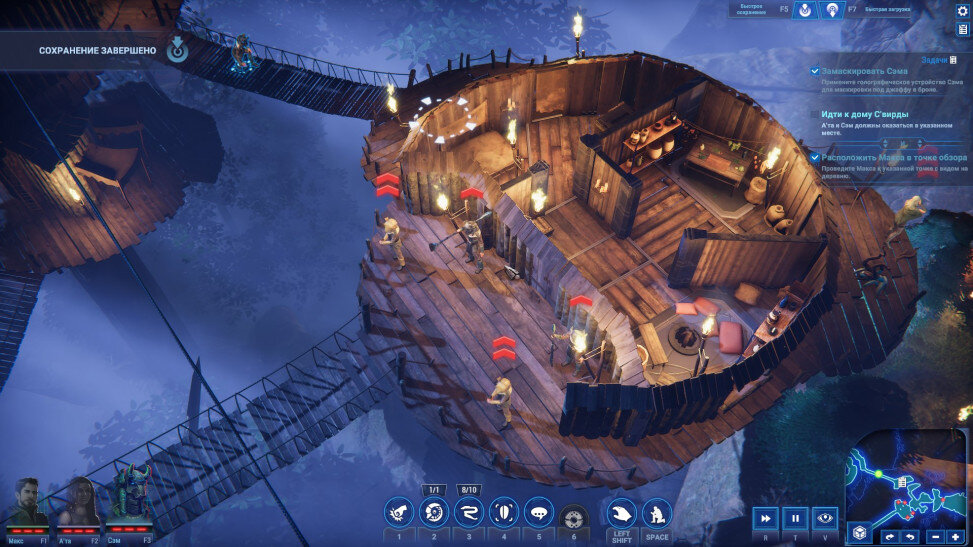Open the settings gear menu

point(962,10)
